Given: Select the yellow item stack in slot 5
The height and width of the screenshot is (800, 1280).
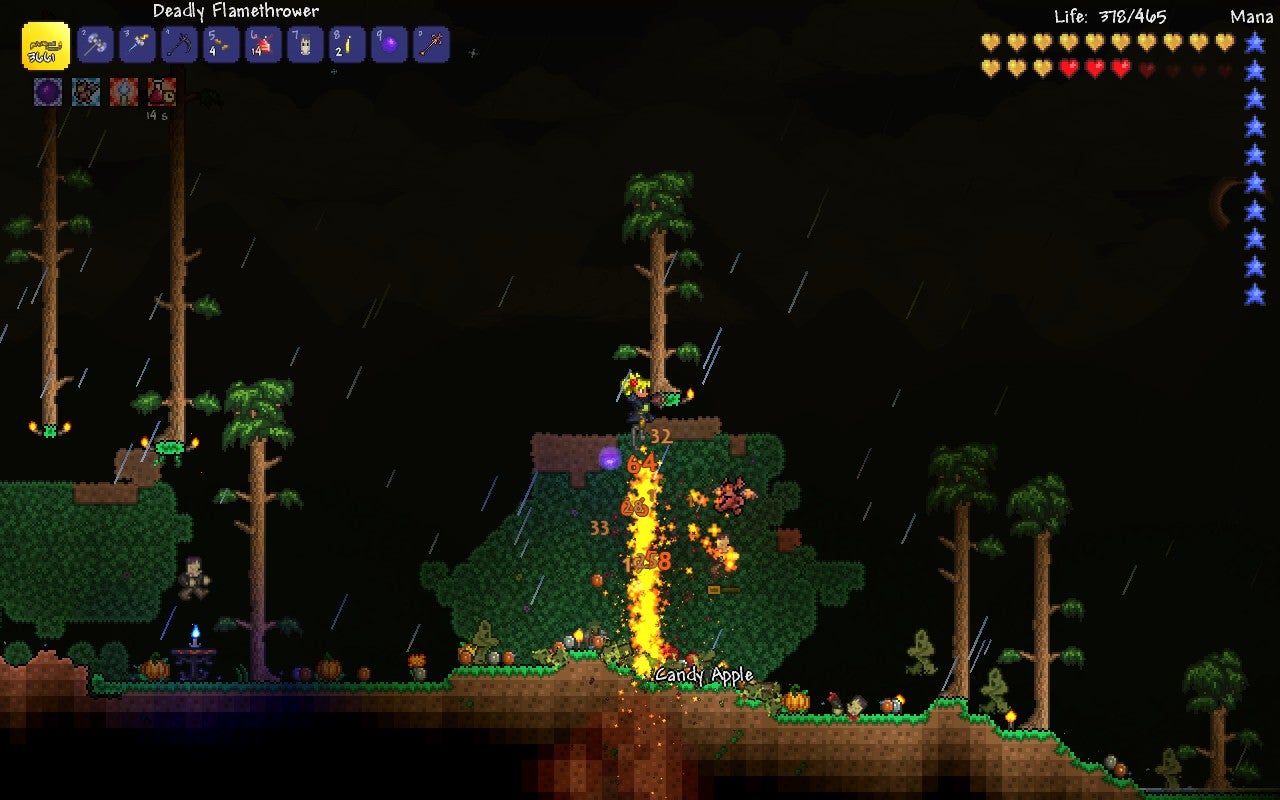Looking at the screenshot, I should tap(221, 45).
